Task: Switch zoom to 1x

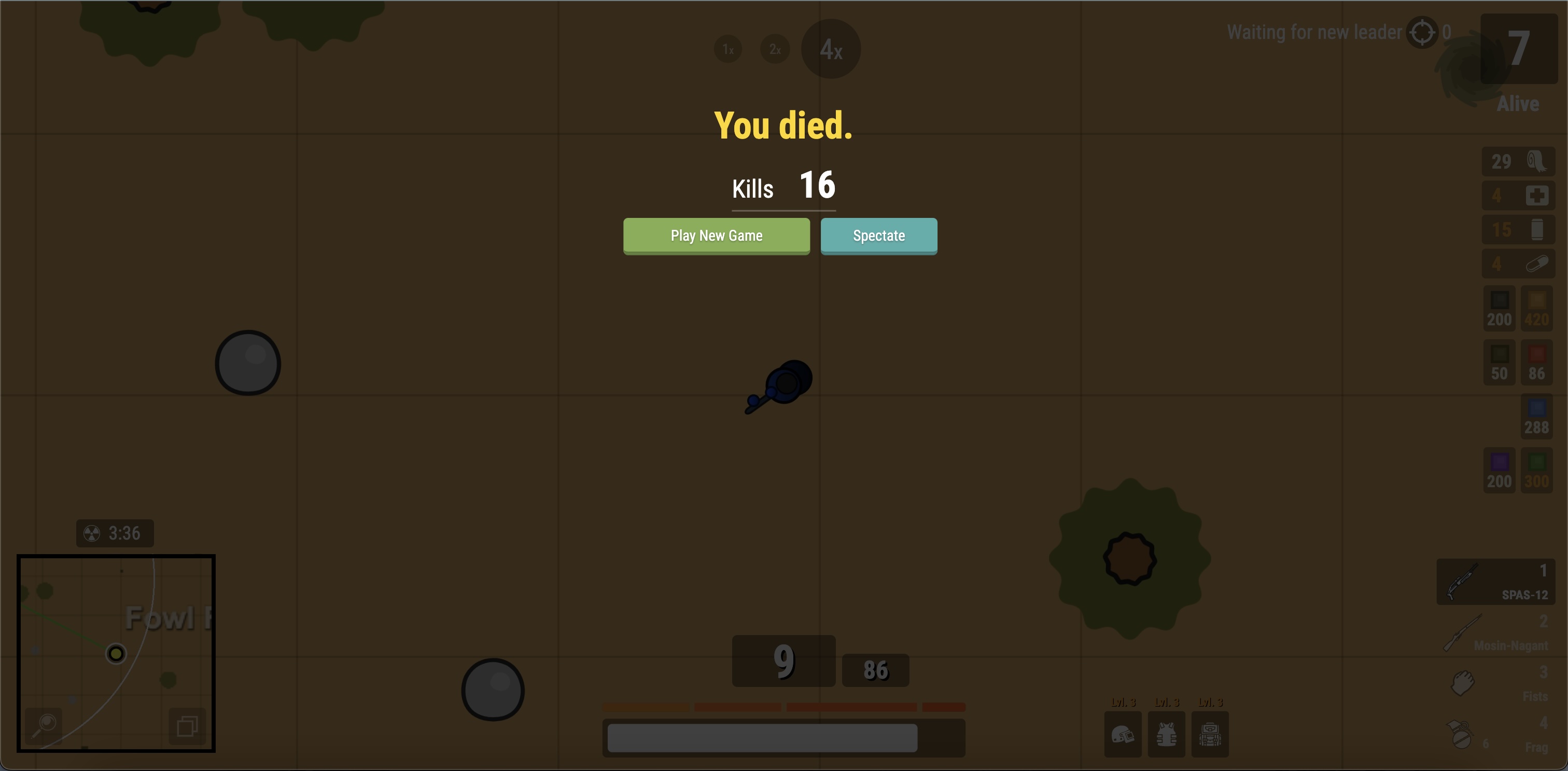Action: [x=728, y=49]
